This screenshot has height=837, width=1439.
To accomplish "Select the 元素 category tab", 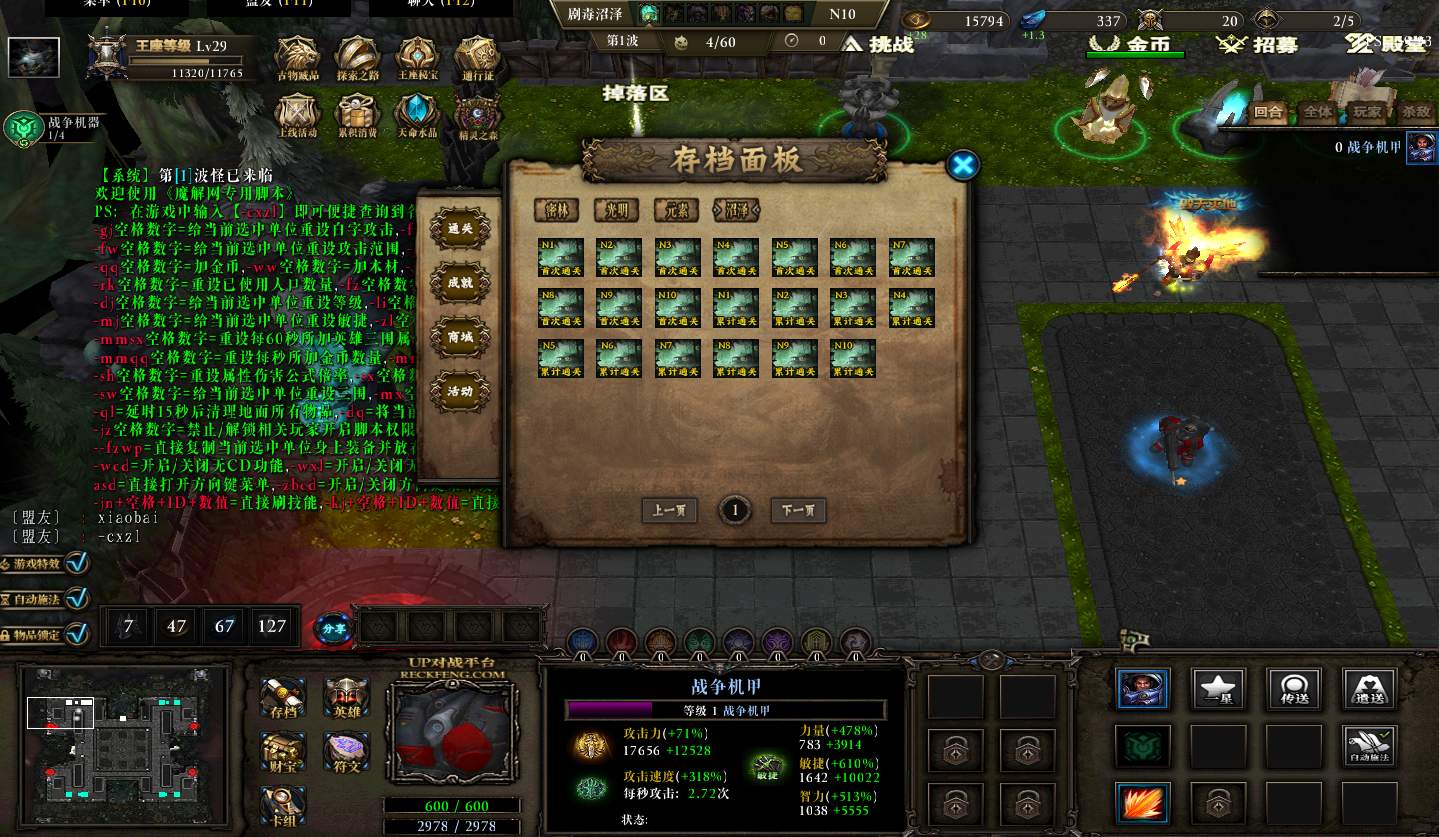I will (675, 210).
